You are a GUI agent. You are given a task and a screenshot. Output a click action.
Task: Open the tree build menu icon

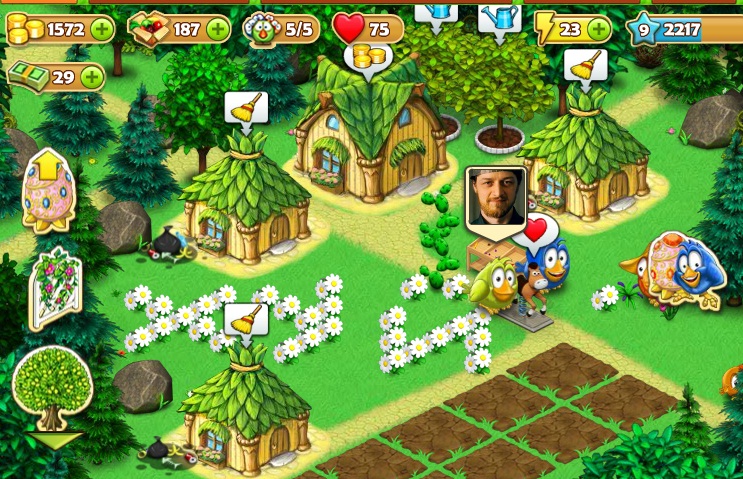[x=50, y=392]
